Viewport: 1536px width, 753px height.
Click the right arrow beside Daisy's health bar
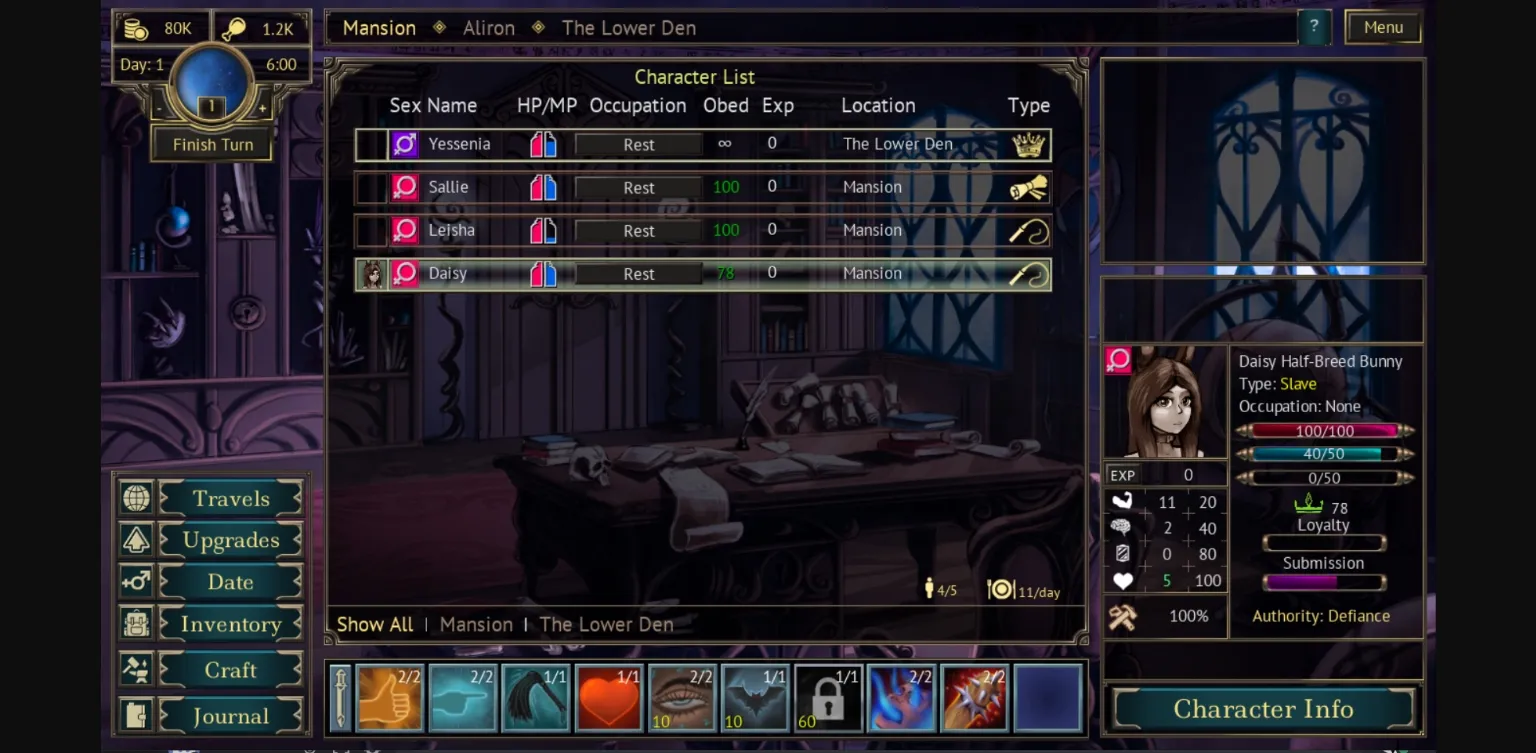click(1408, 431)
